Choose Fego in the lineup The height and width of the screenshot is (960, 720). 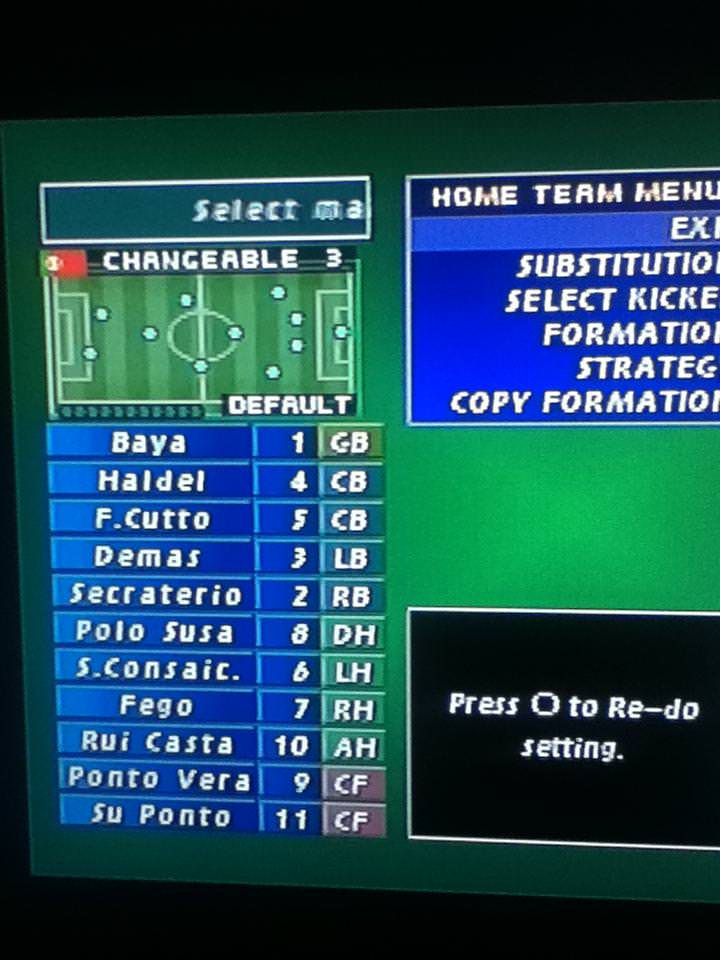point(156,706)
